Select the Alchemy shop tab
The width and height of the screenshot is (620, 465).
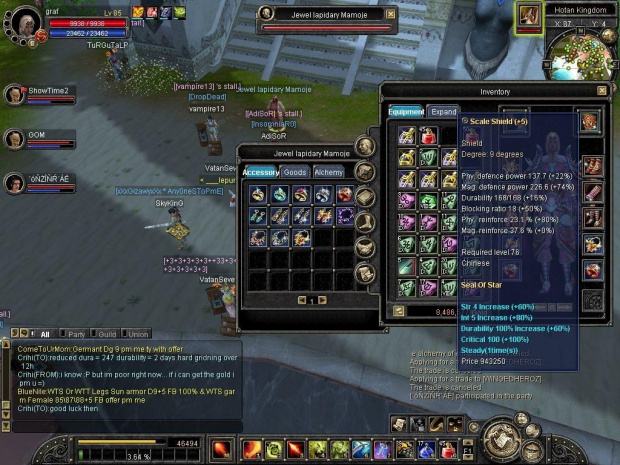tap(329, 172)
